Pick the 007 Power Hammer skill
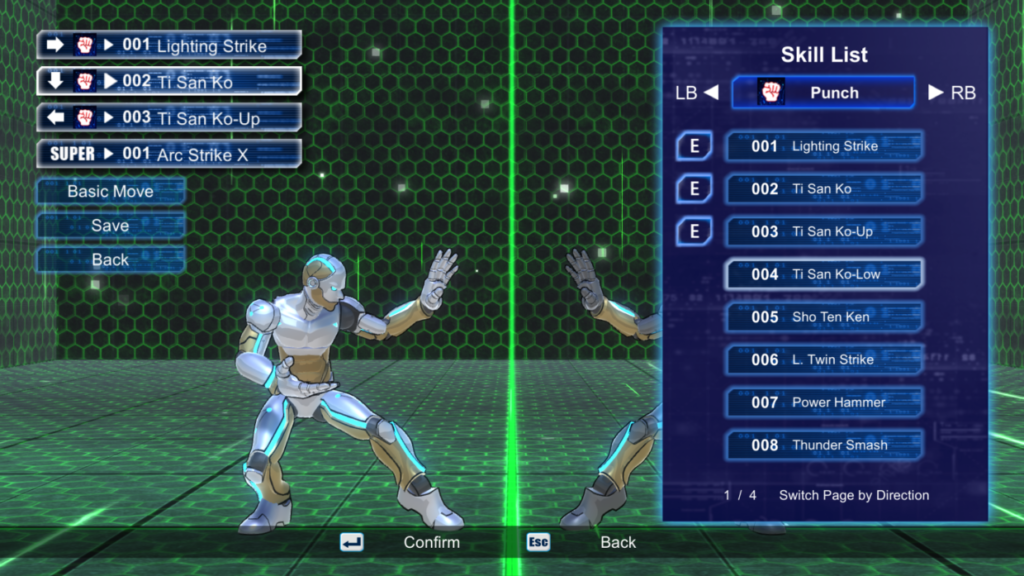 pyautogui.click(x=823, y=402)
